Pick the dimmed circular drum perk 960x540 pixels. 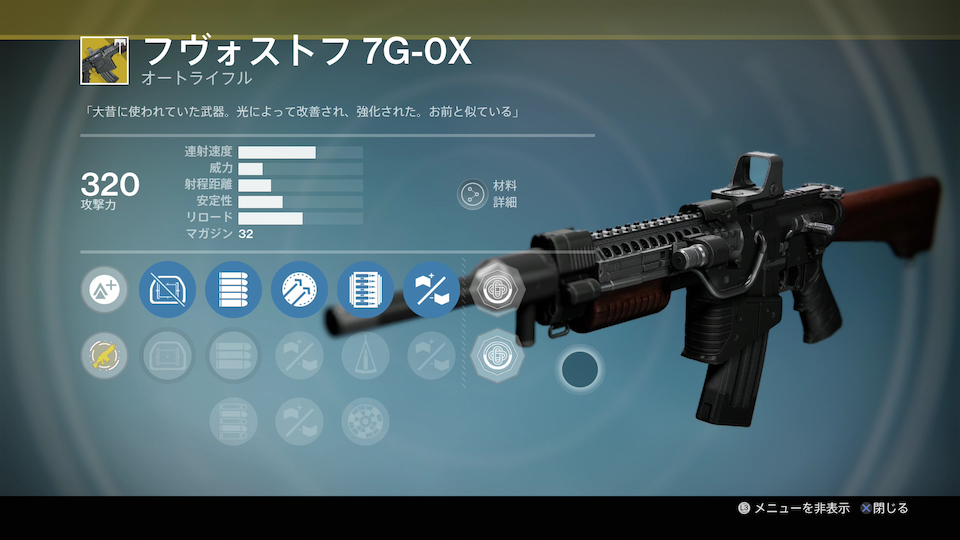point(365,421)
